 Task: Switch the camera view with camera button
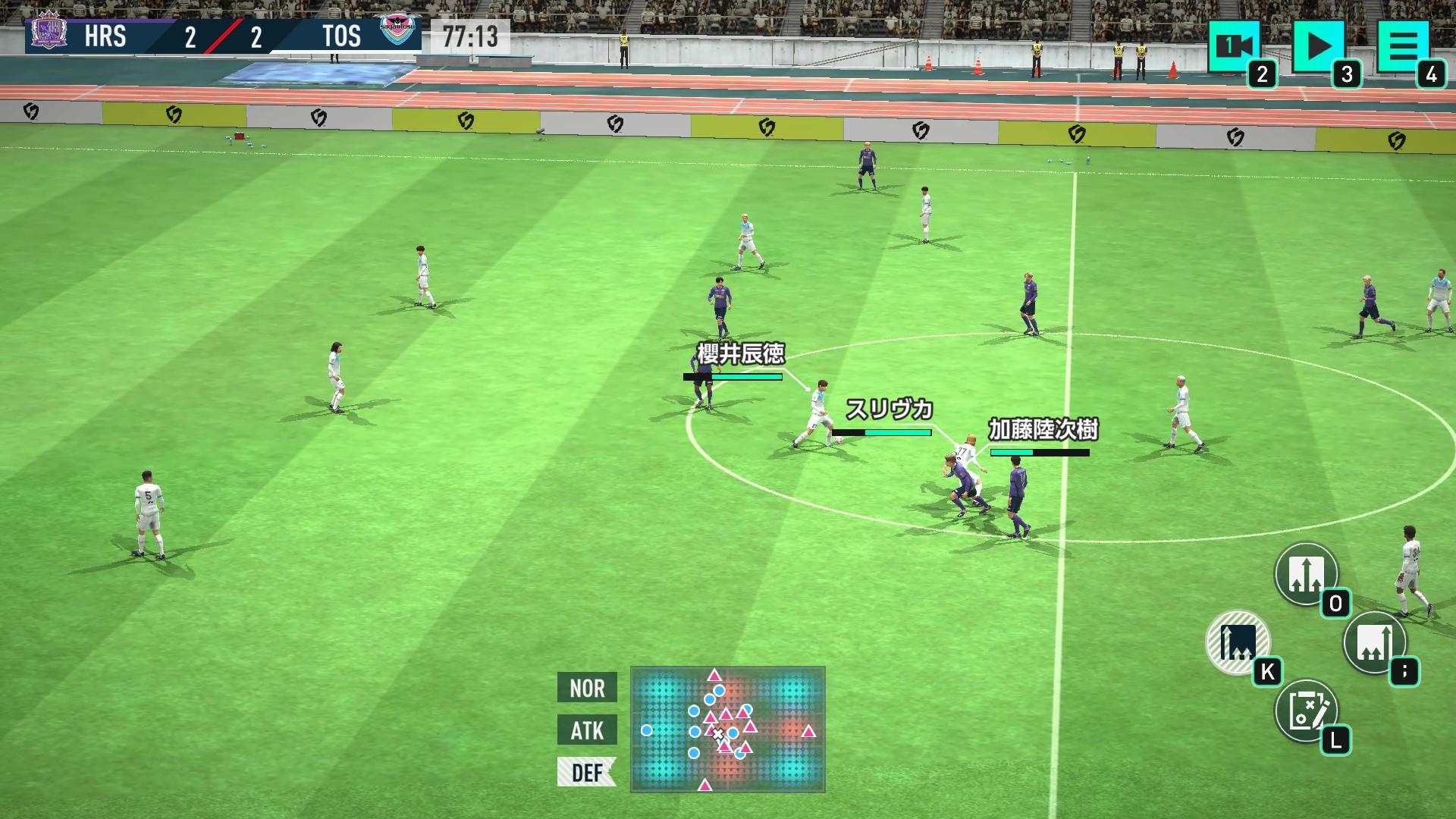(x=1234, y=47)
